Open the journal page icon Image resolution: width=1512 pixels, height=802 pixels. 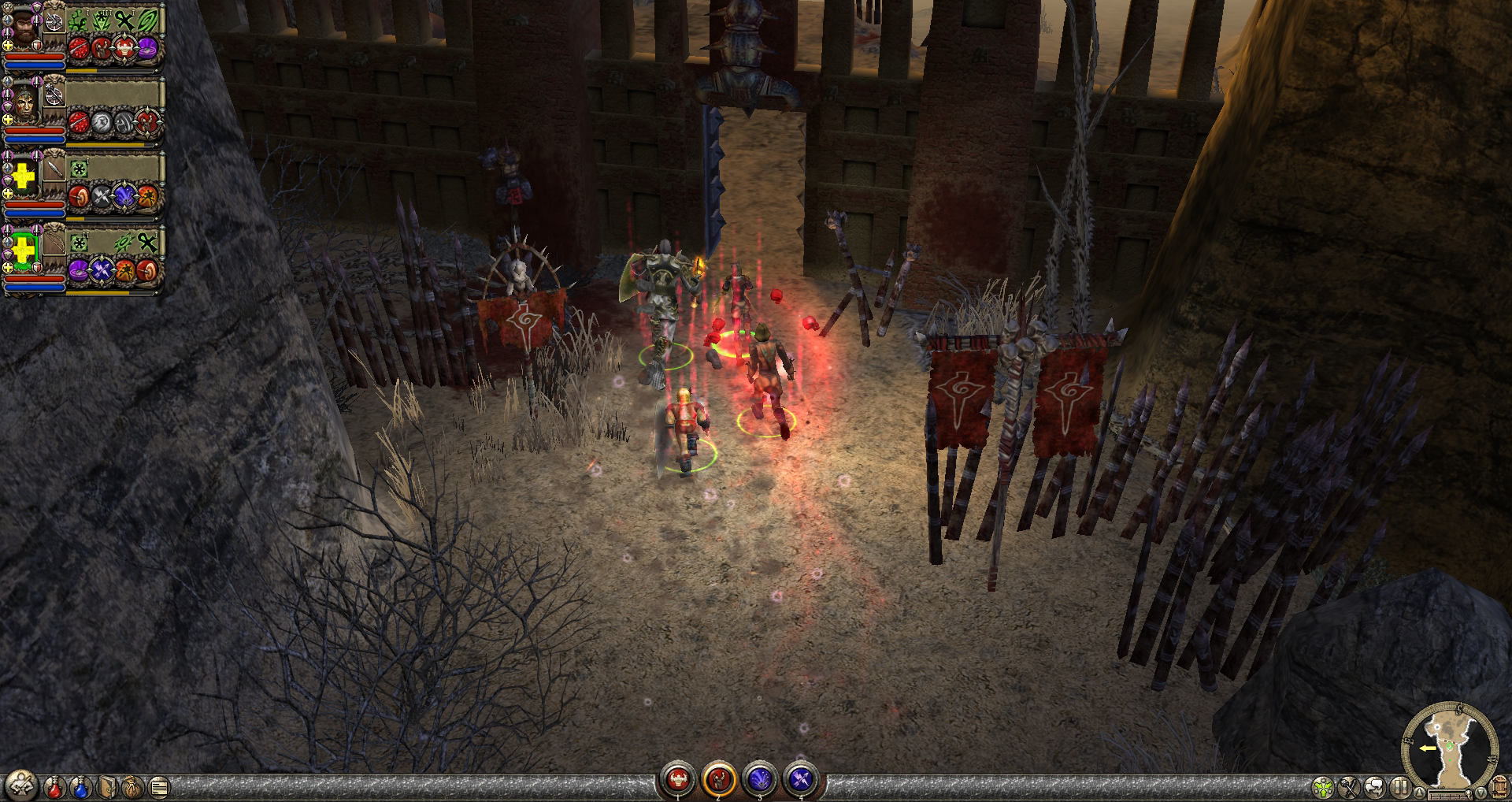(159, 786)
